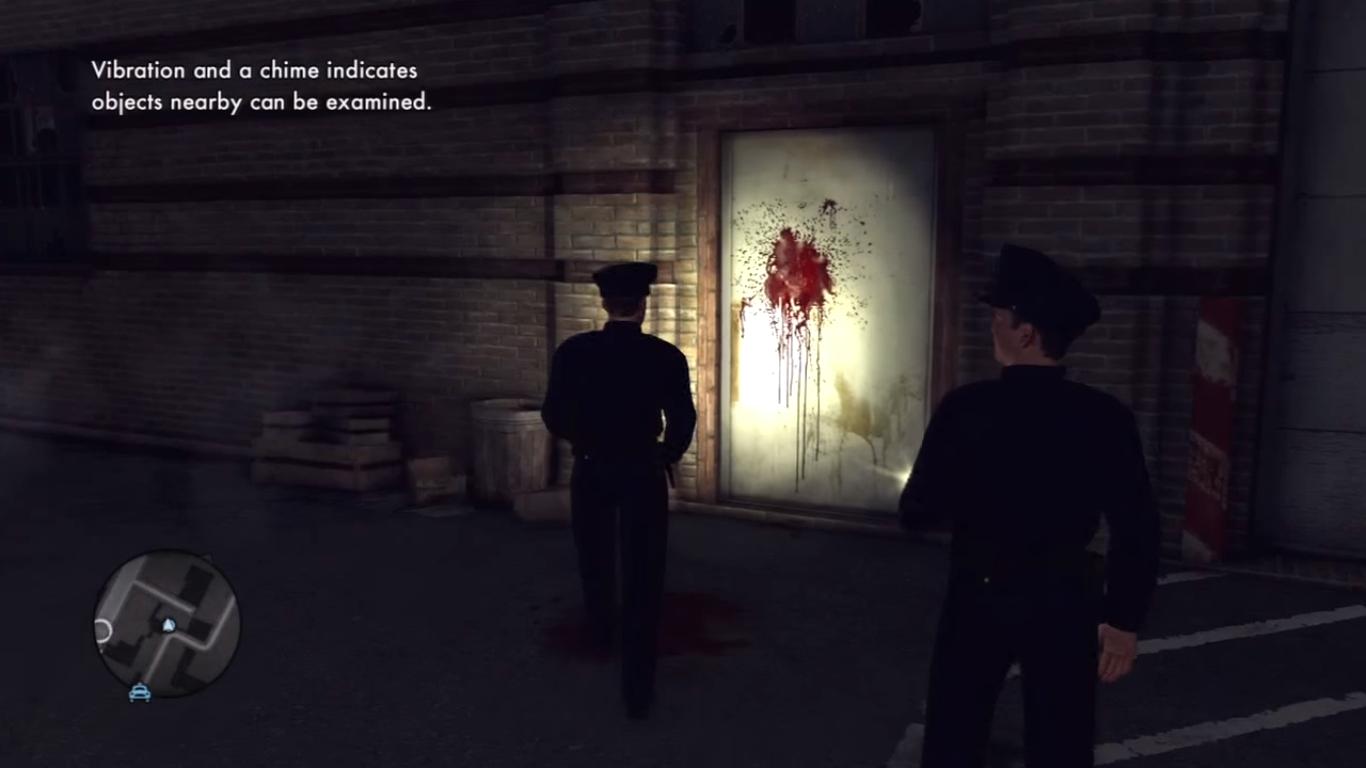Click the white circle marker on the minimap
The width and height of the screenshot is (1366, 768).
(103, 629)
